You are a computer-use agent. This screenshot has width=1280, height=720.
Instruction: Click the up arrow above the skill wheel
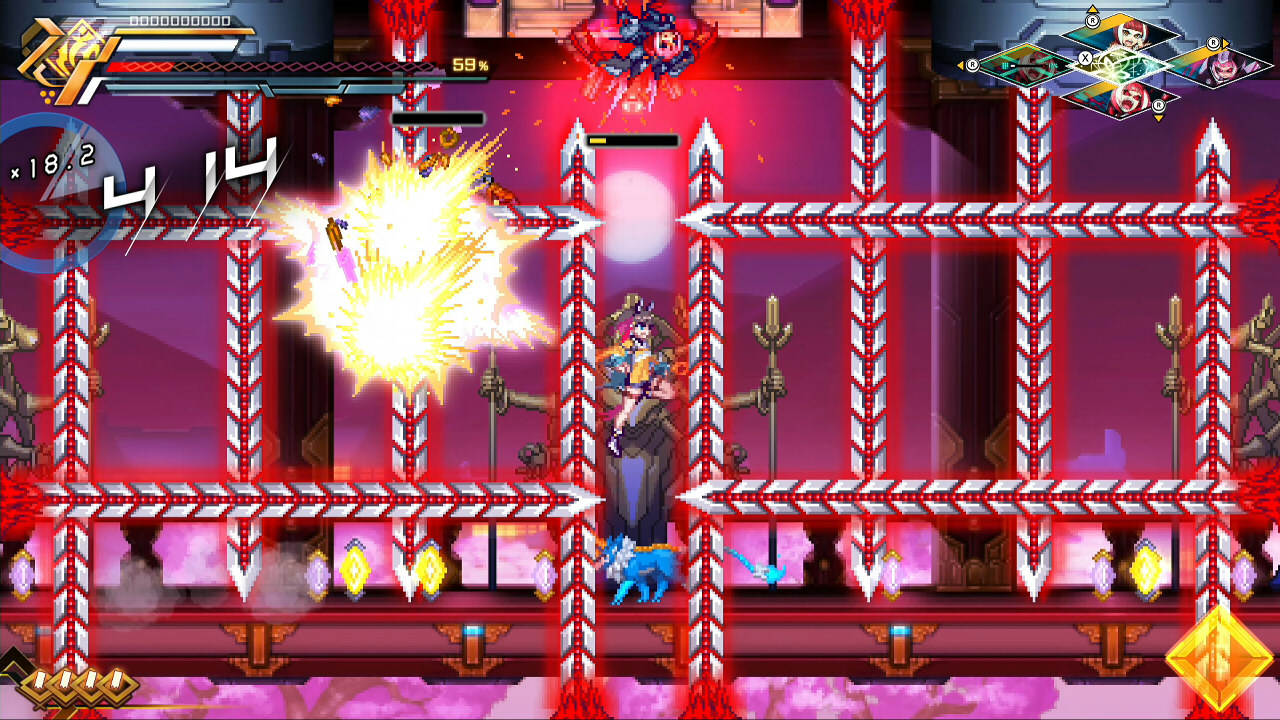point(1092,9)
